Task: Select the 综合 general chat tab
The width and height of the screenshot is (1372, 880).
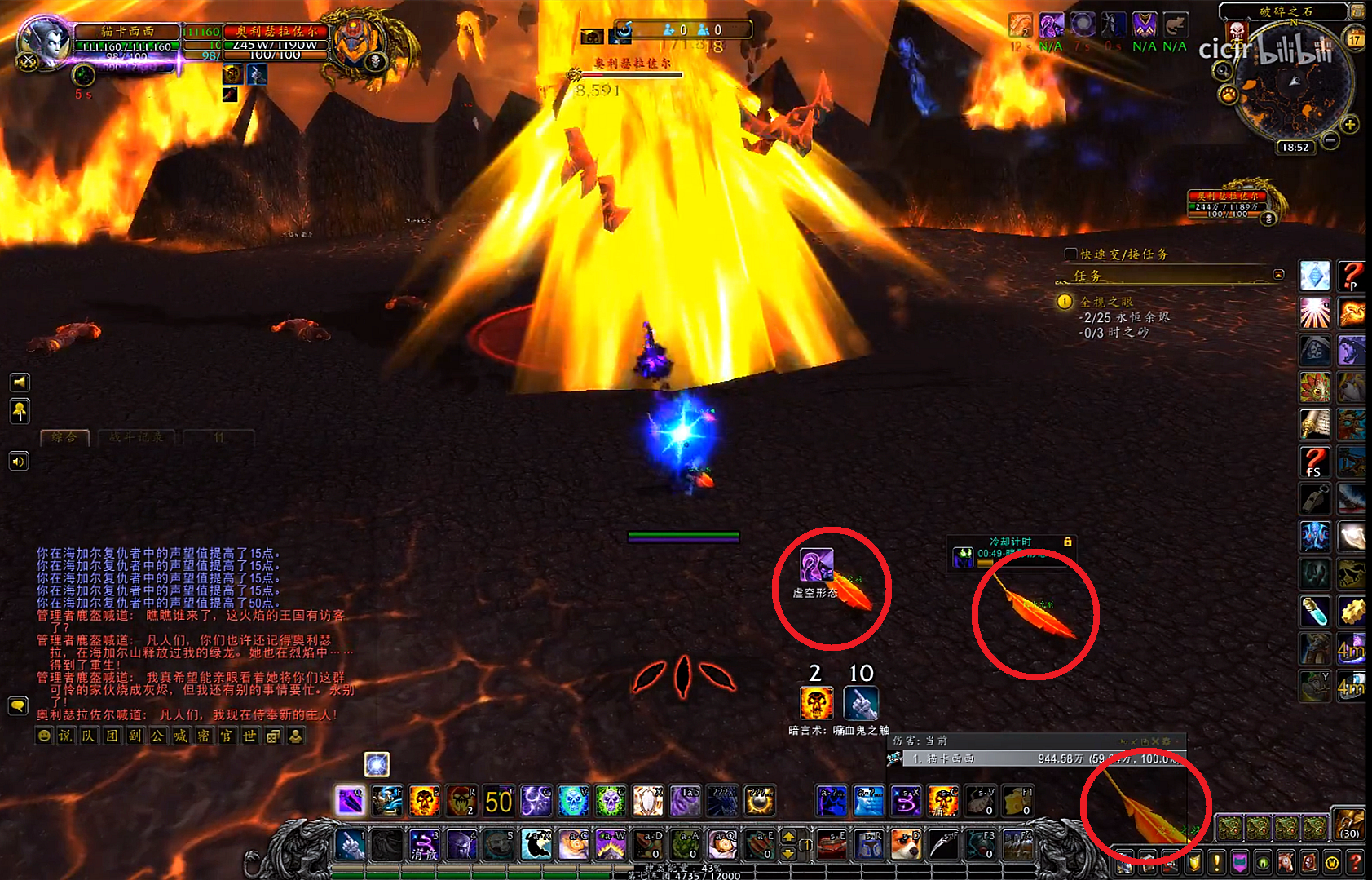Action: pyautogui.click(x=64, y=438)
